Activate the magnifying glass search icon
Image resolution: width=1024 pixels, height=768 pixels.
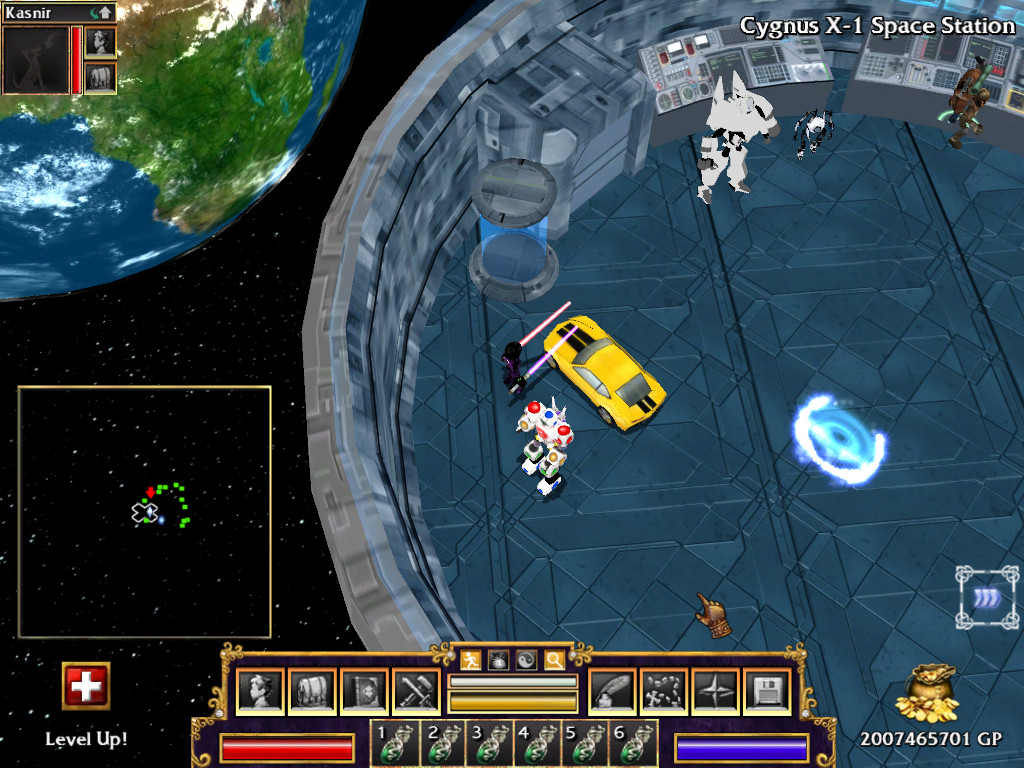(x=553, y=659)
